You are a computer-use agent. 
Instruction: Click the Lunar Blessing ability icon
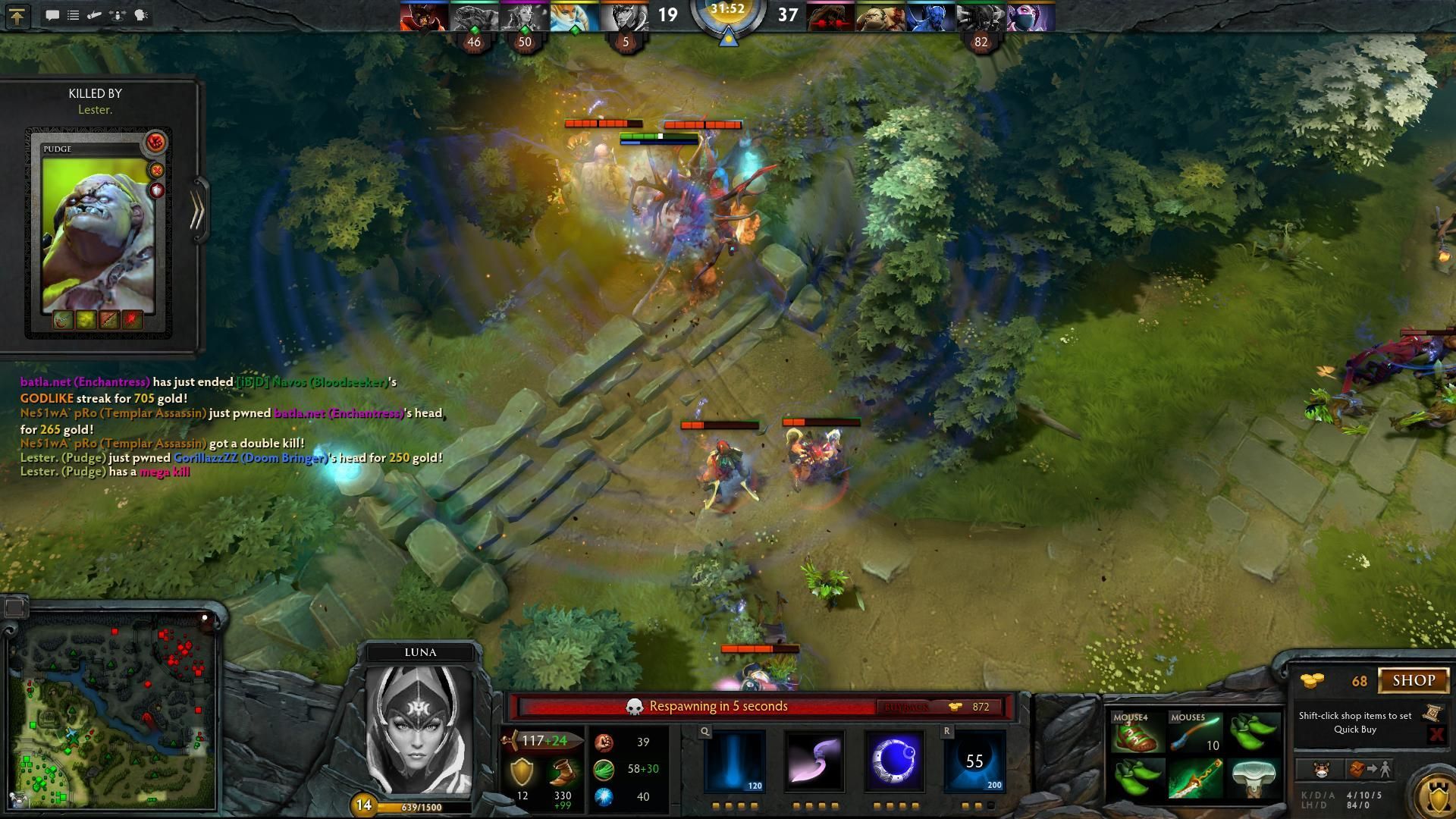pos(895,761)
